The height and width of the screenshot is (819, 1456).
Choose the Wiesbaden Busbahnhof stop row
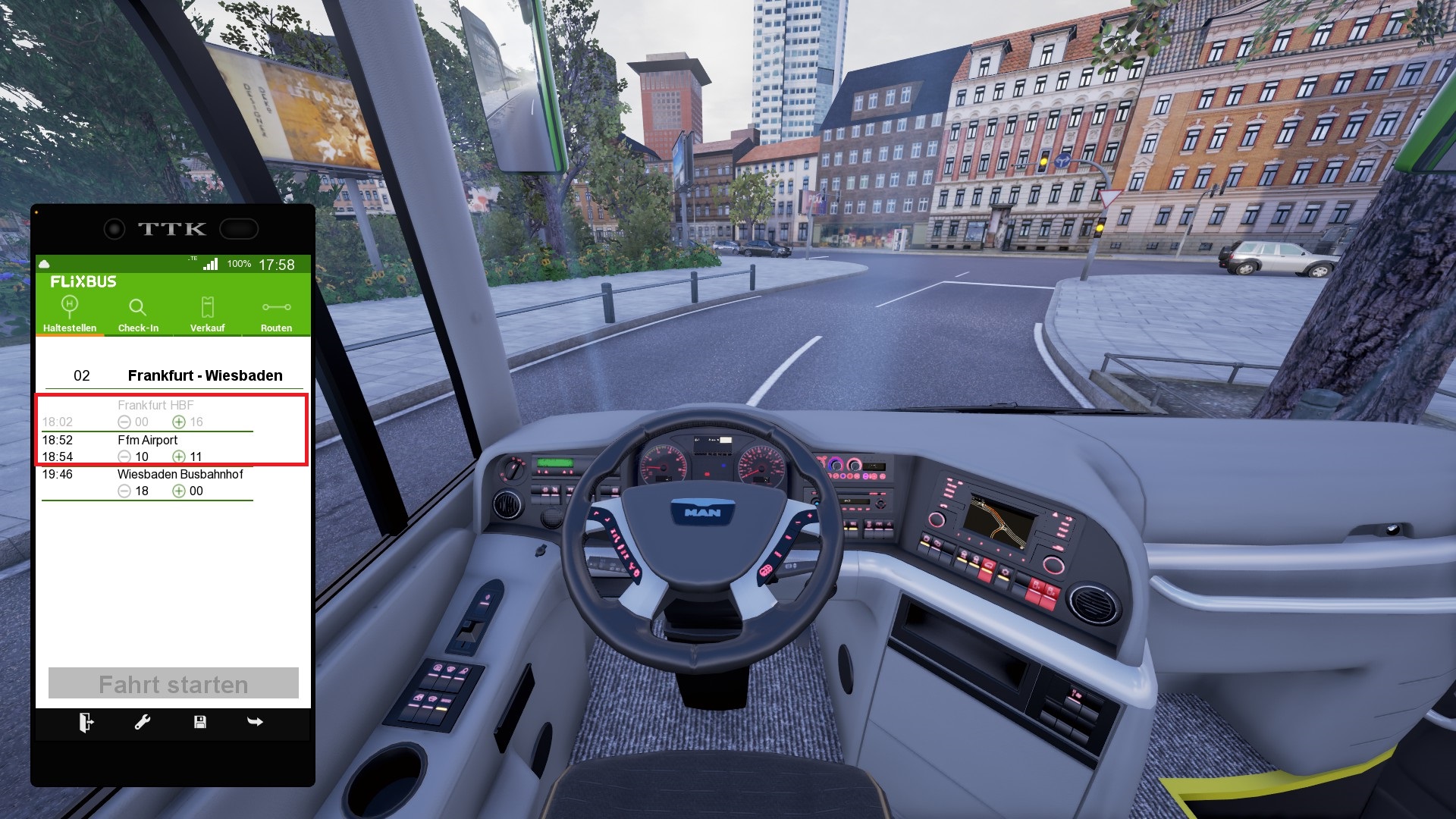tap(180, 482)
